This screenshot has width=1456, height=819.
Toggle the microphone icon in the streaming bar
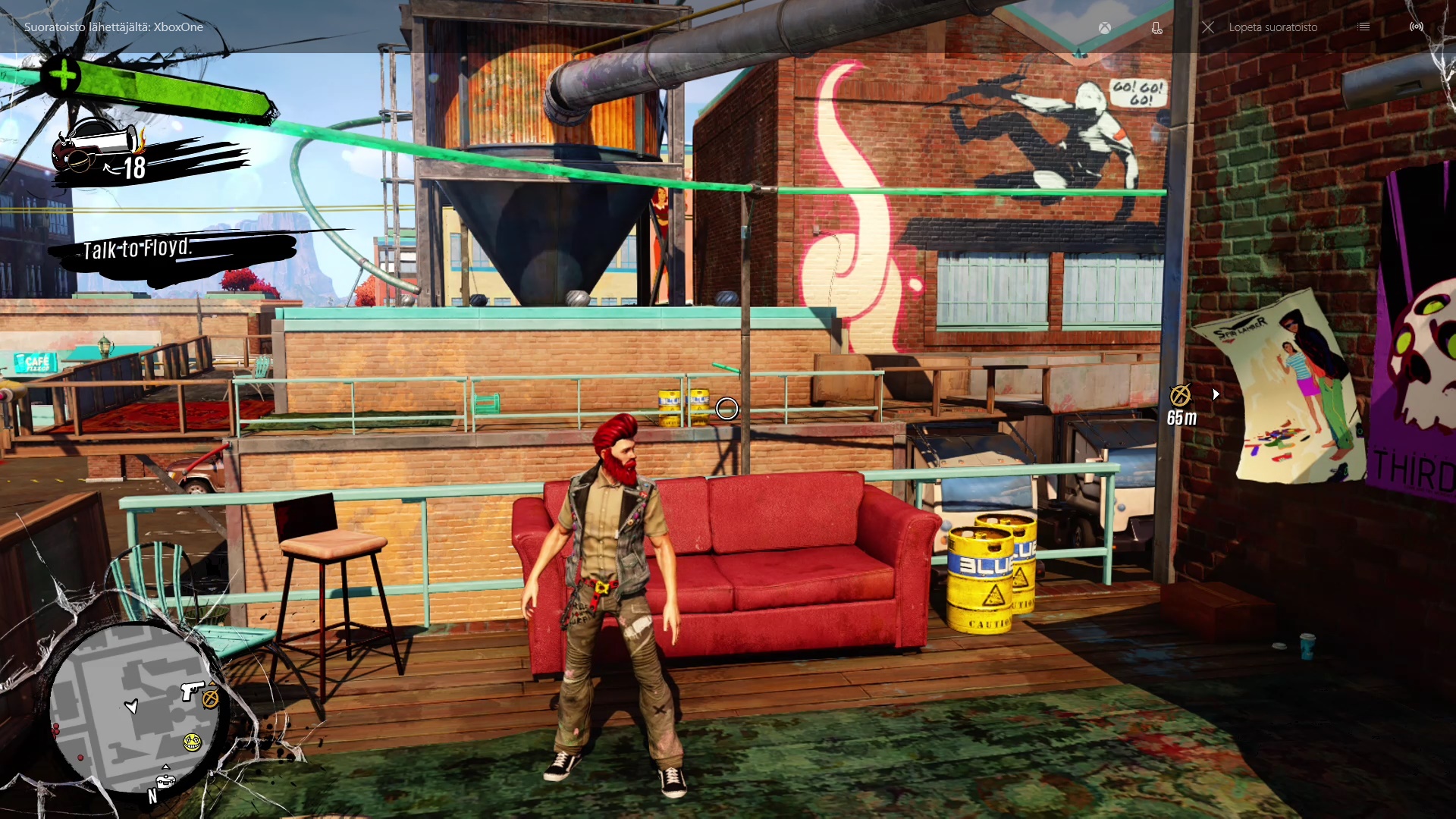[1156, 28]
